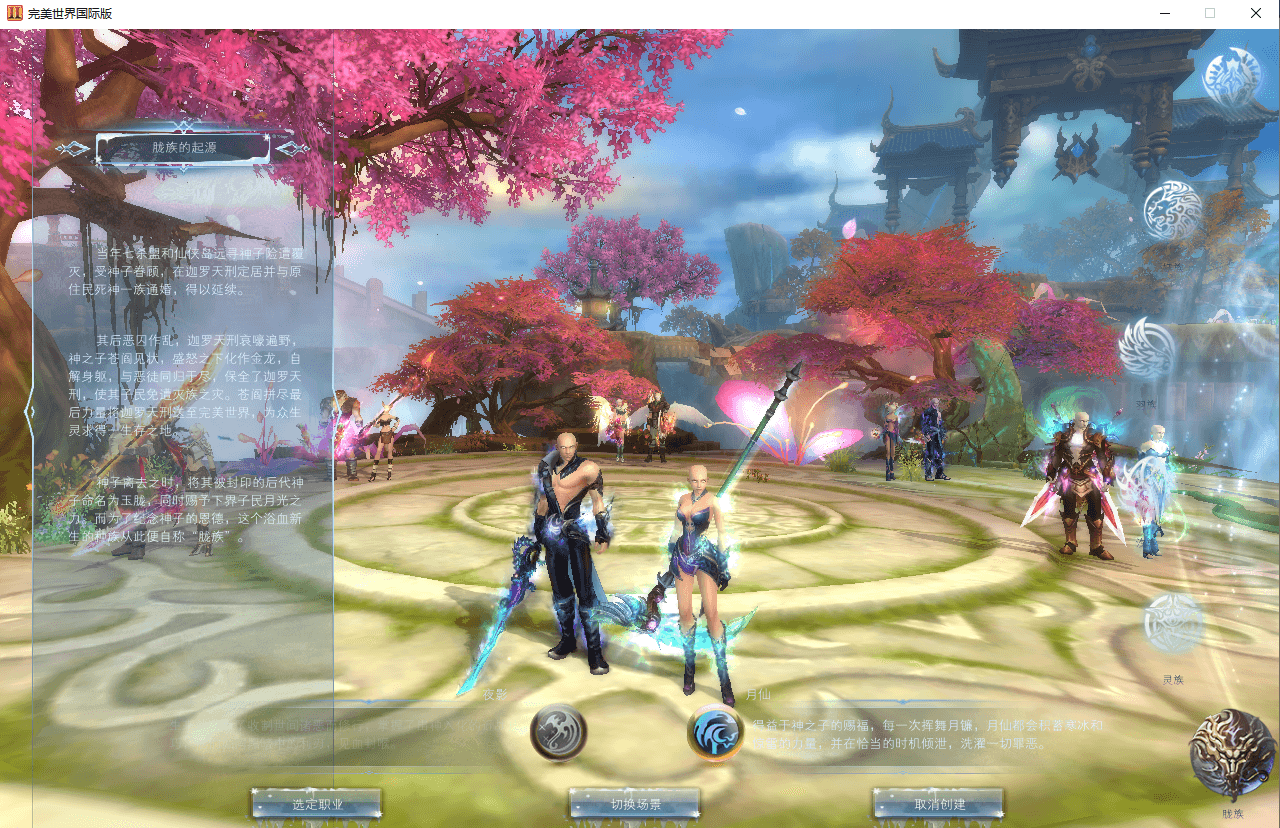Screen dimensions: 1280x828
Task: Show next lore page with right arrow
Action: tap(293, 149)
